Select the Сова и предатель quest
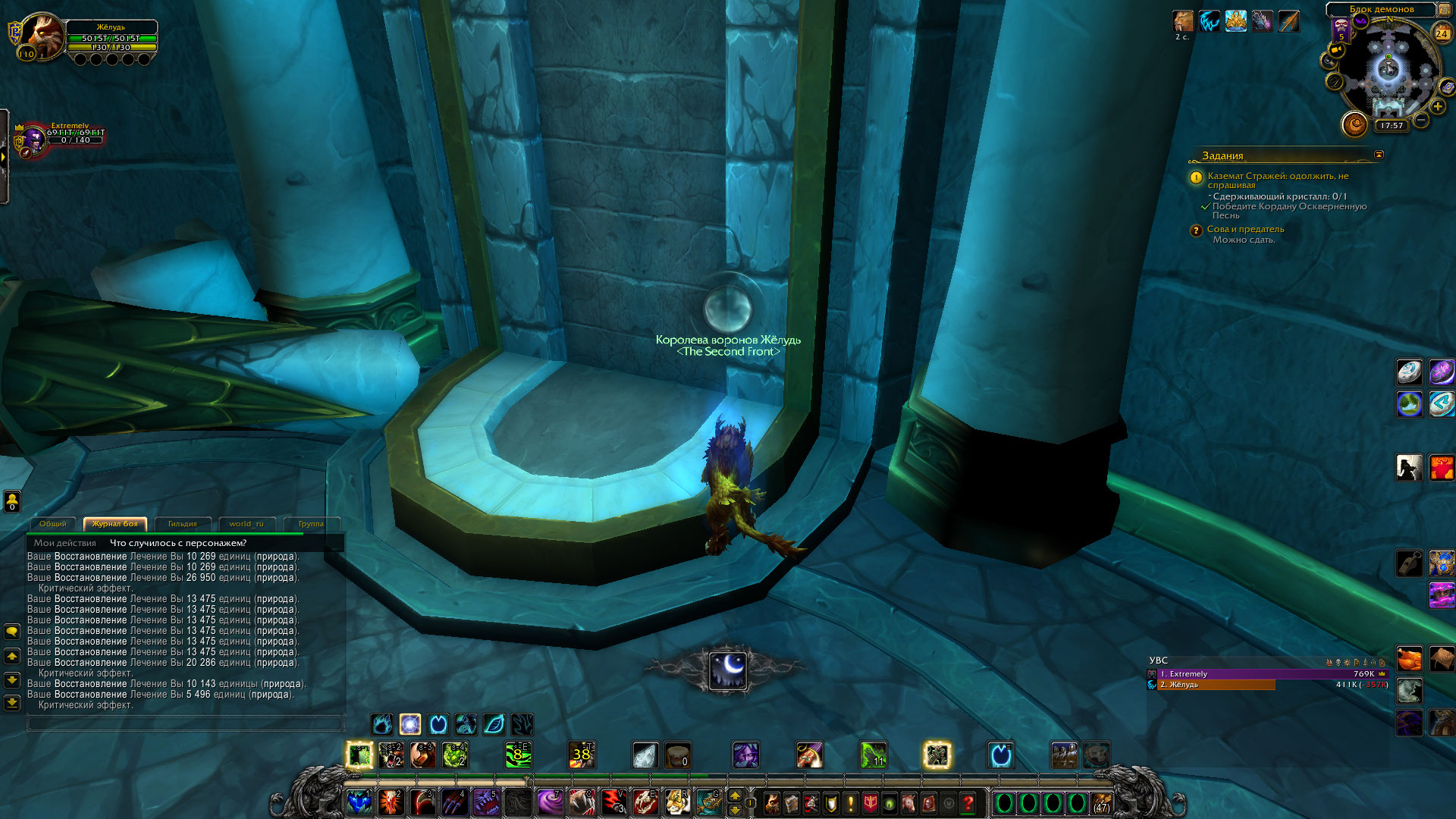 [1245, 229]
